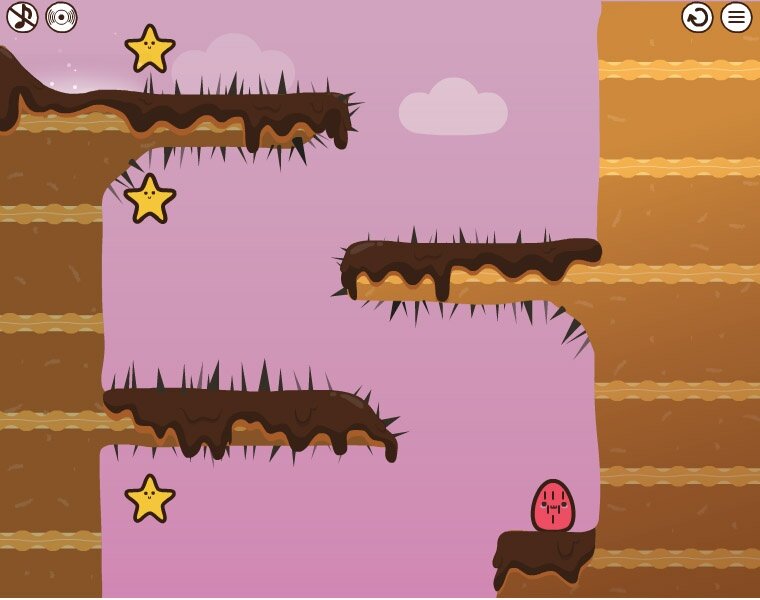This screenshot has width=760, height=600.
Task: Toggle the crossed-out music note button
Action: point(22,17)
